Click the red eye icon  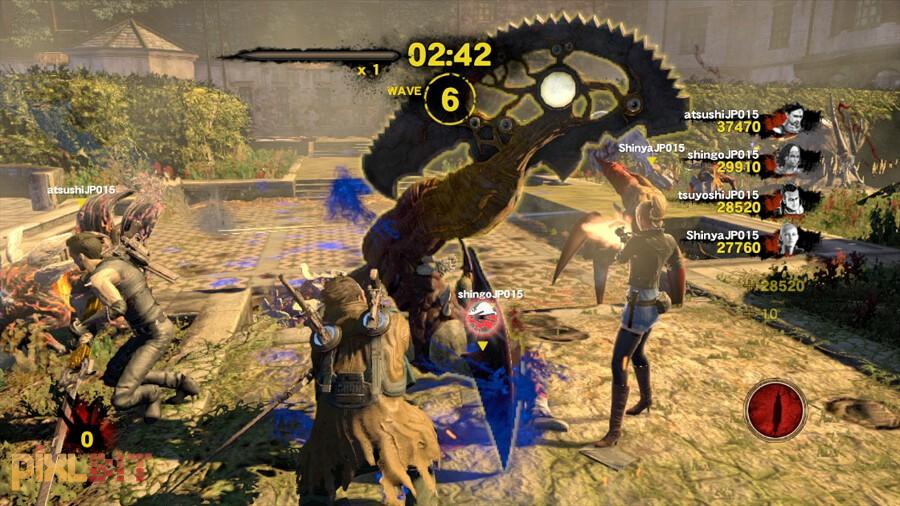(775, 410)
